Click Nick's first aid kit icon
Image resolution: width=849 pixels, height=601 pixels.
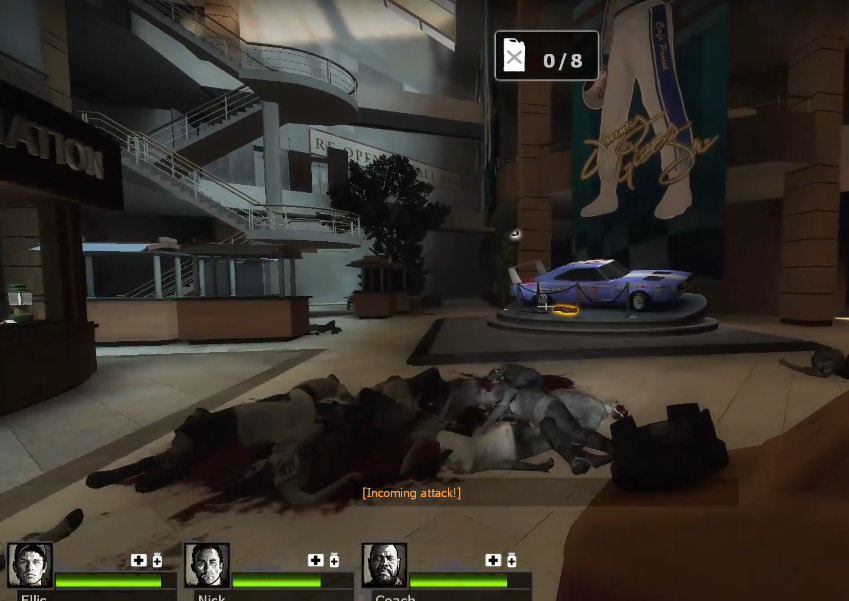coord(315,561)
